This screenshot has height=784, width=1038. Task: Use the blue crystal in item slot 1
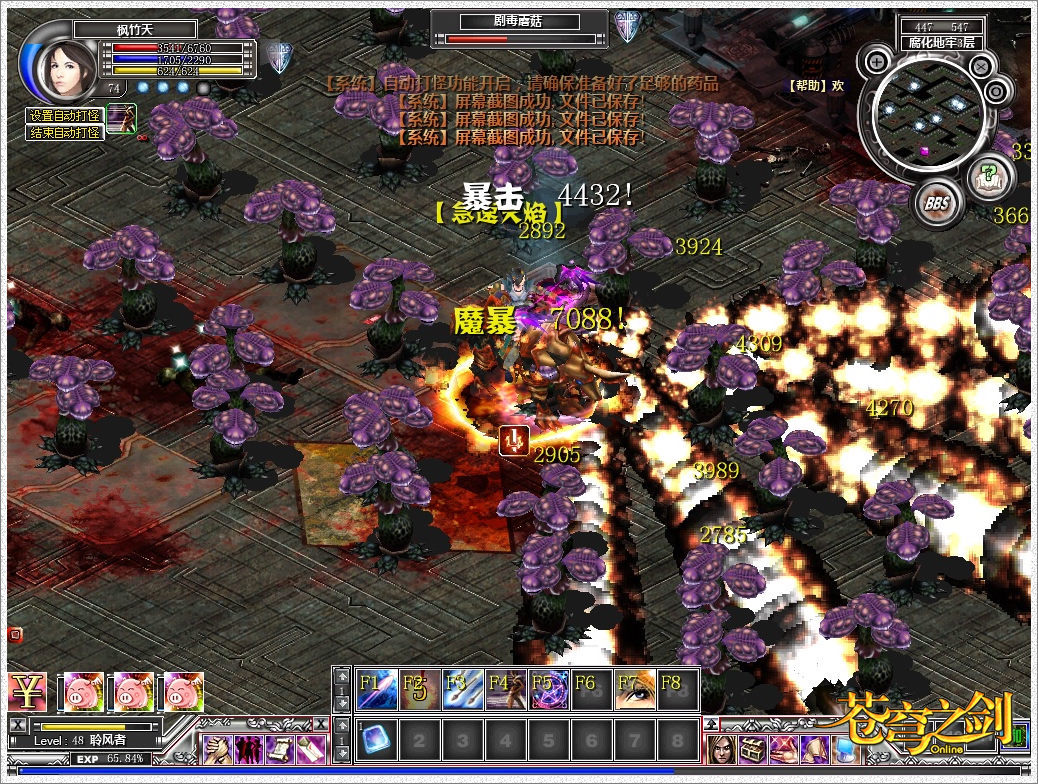377,739
